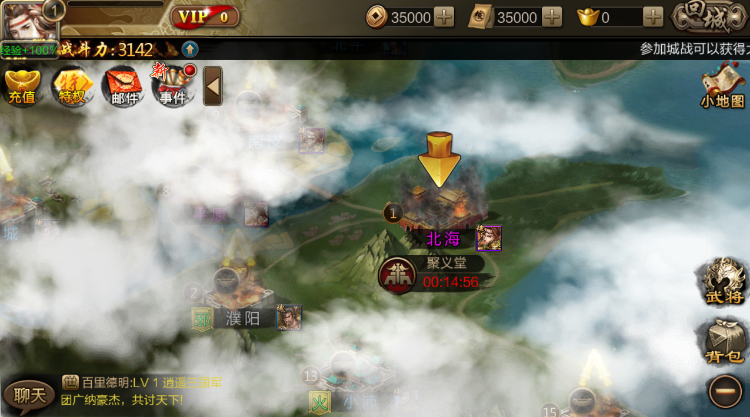Screen dimensions: 750x417
Task: Add more scroll tokens with the plus button
Action: pos(551,17)
